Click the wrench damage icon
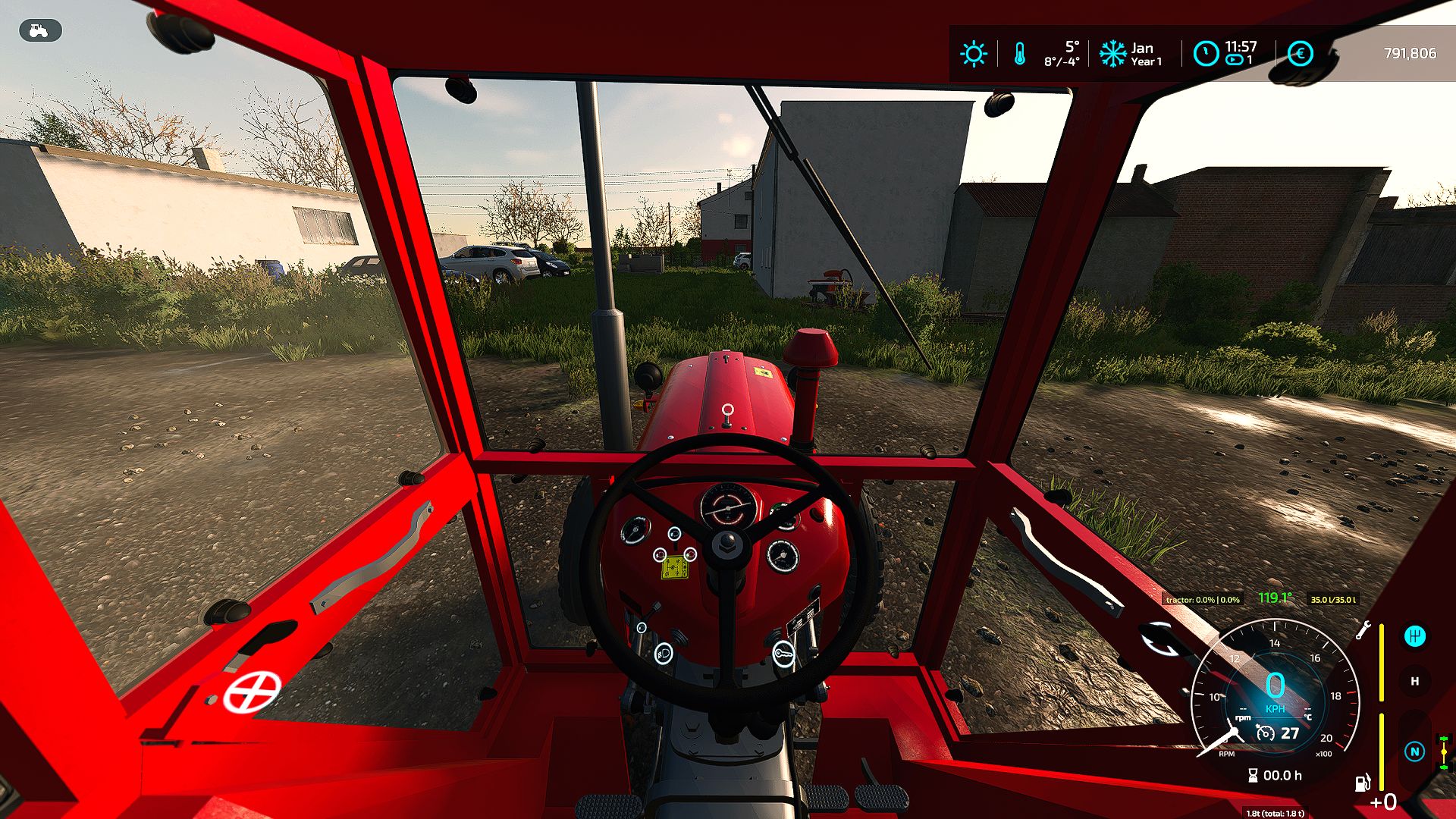The height and width of the screenshot is (819, 1456). click(x=1363, y=629)
